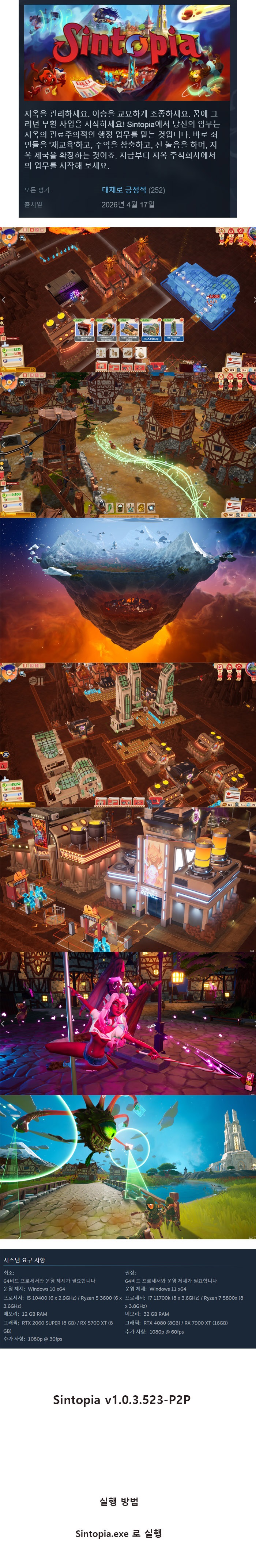Open the floating island screenshot
The image size is (256, 1568).
tap(128, 589)
